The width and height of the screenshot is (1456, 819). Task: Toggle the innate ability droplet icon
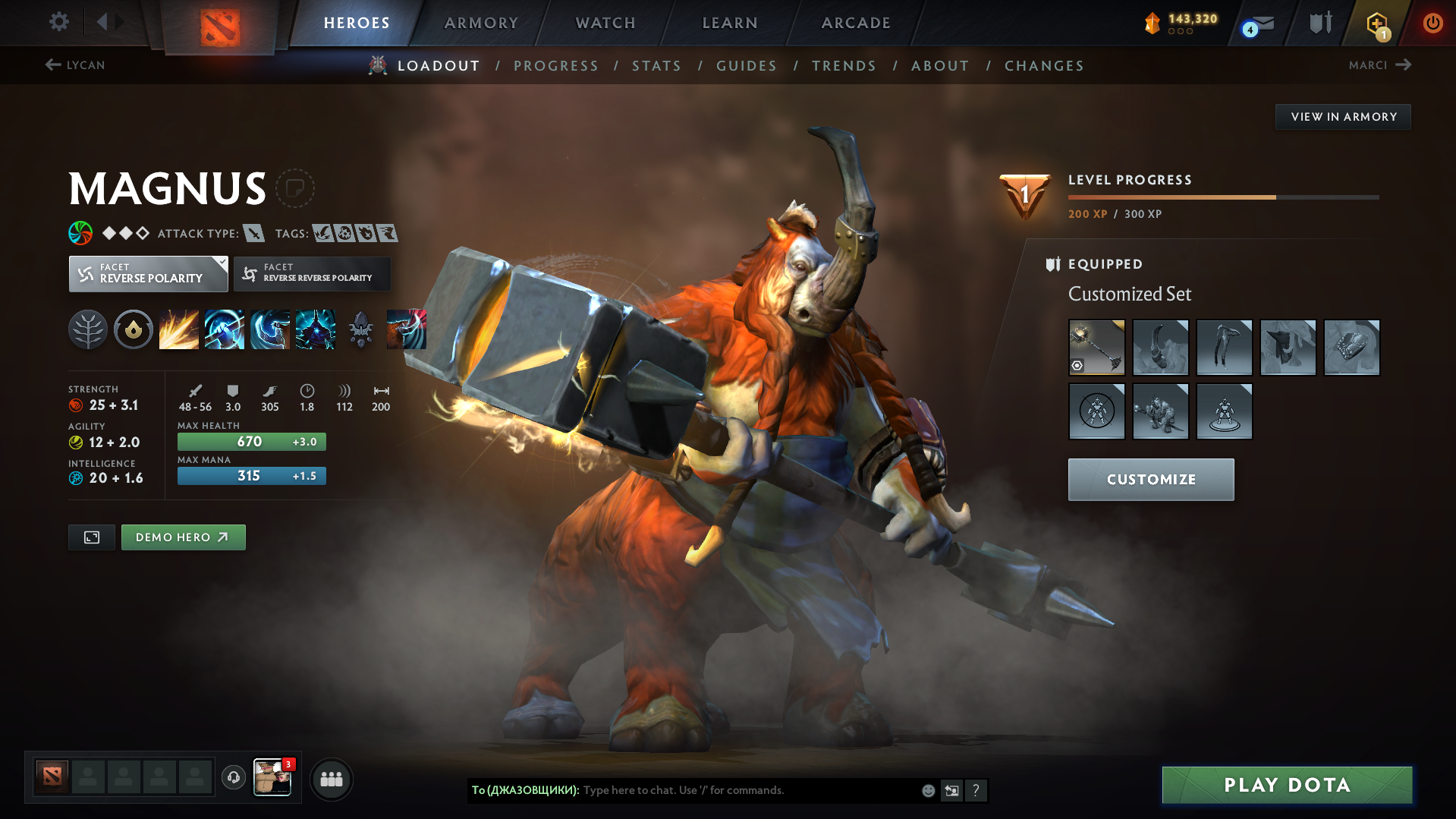point(134,329)
